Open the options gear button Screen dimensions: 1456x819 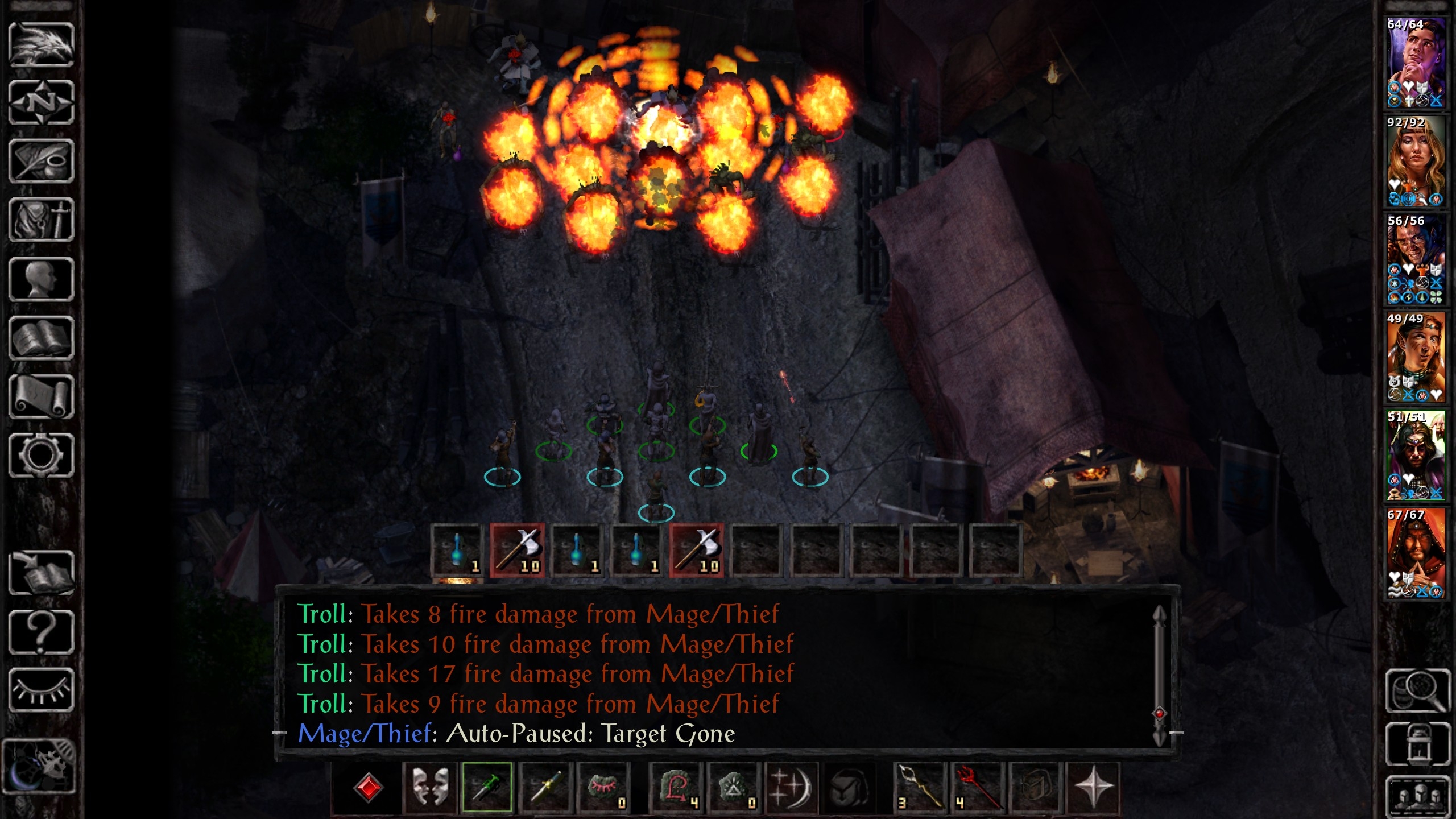pos(41,456)
